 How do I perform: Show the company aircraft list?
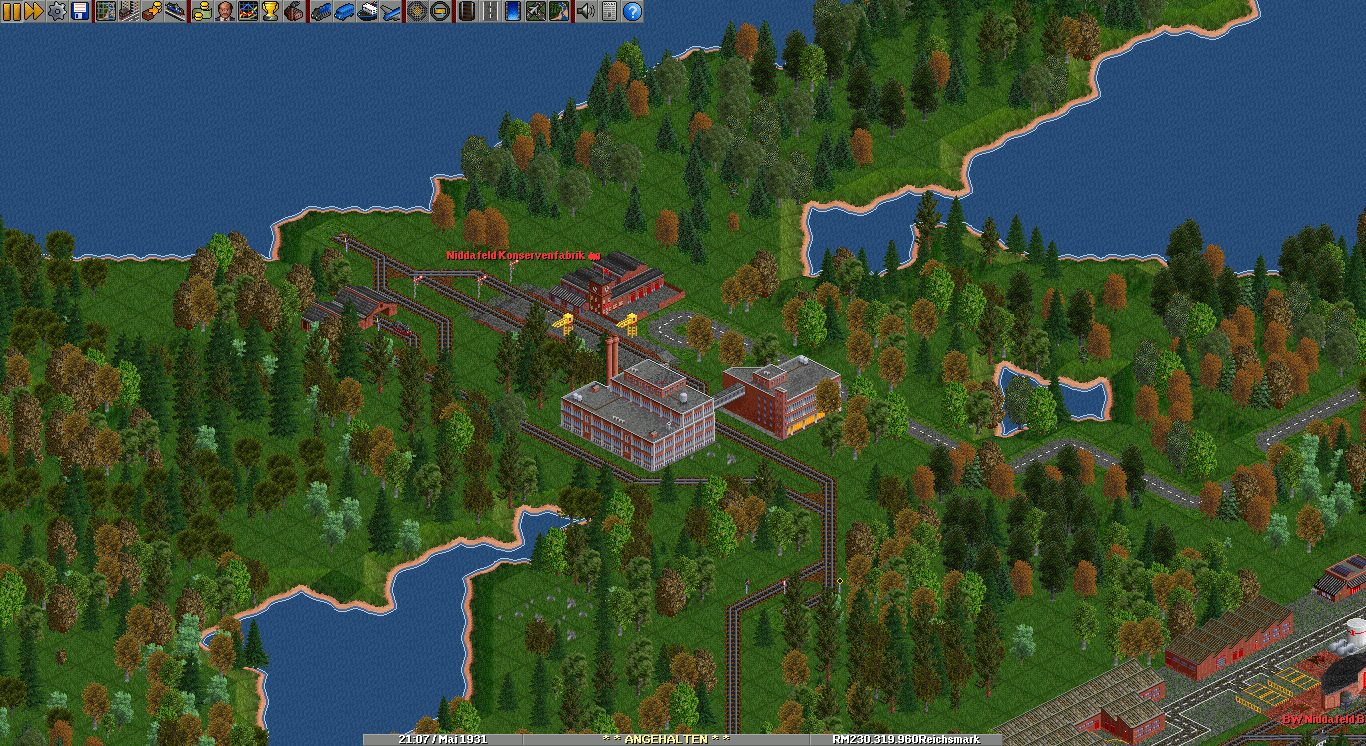(x=390, y=11)
